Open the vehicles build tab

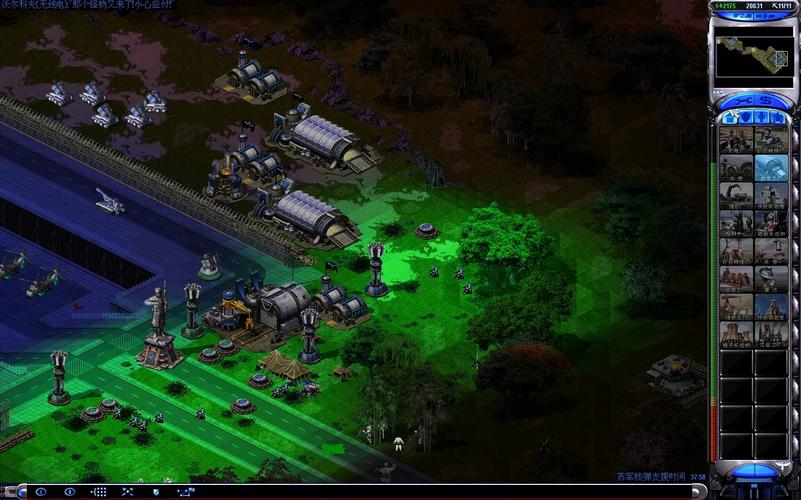tap(778, 118)
